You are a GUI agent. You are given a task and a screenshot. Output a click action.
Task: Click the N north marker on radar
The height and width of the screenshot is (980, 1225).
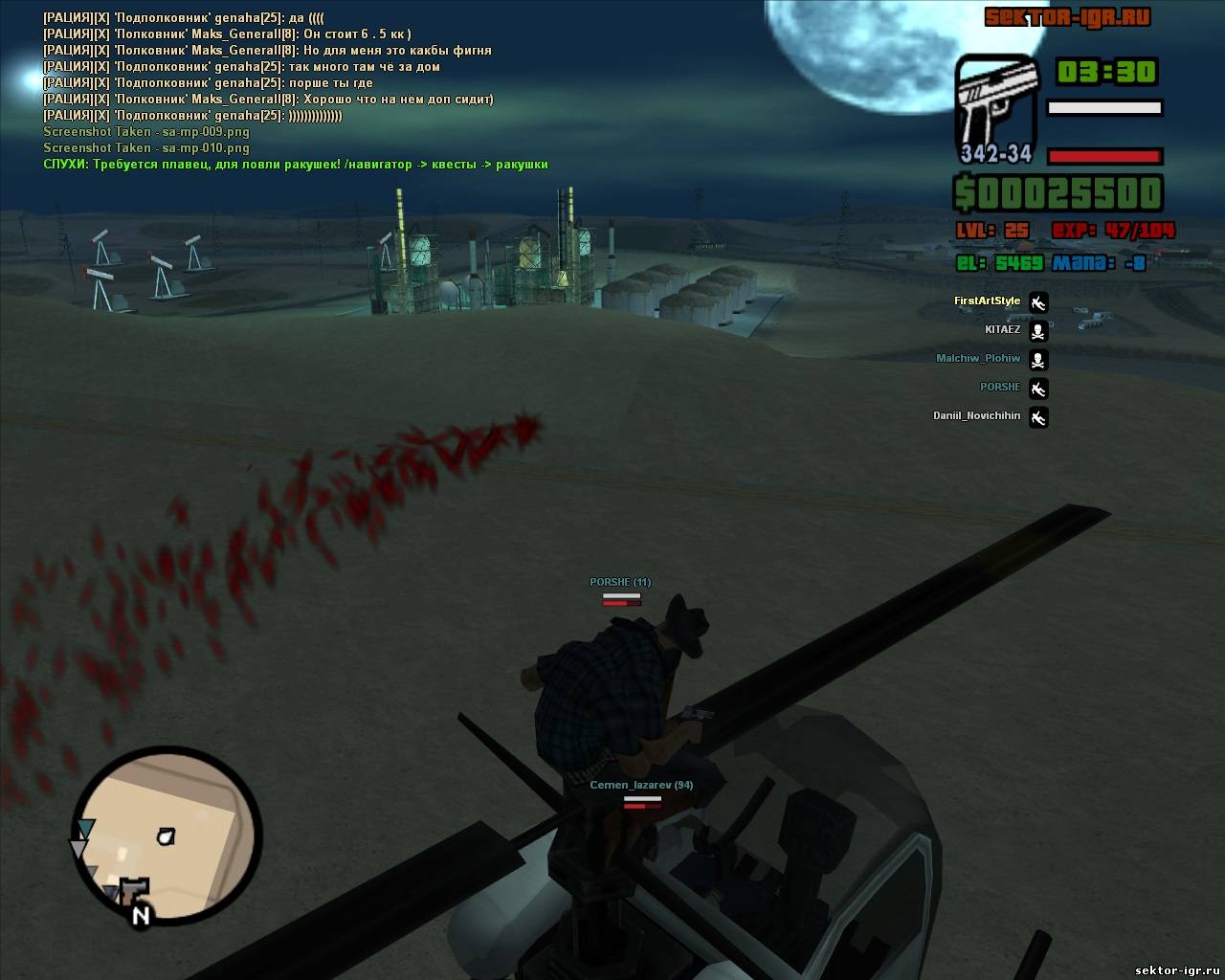(x=141, y=915)
